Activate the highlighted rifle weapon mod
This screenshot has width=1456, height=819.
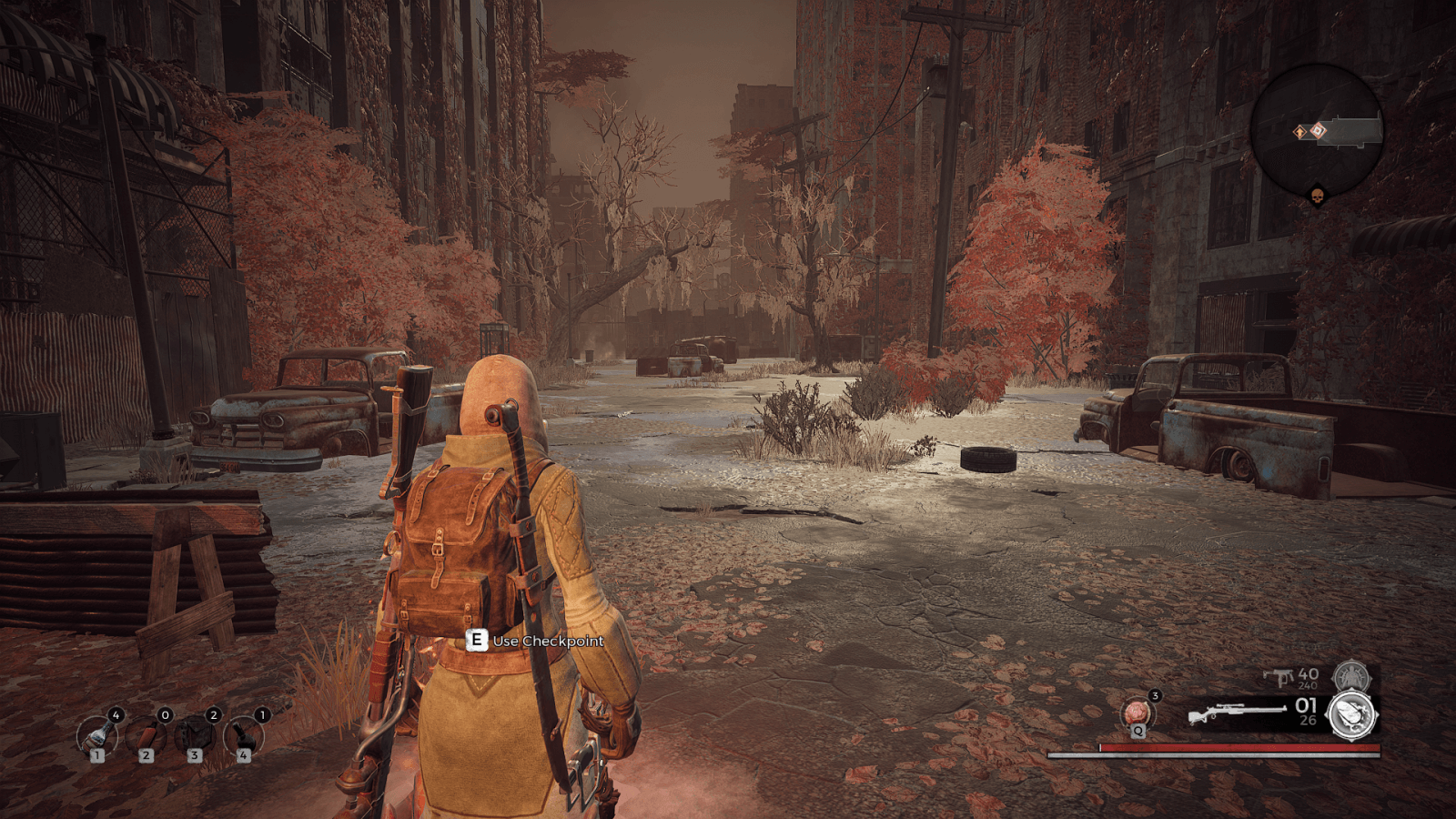coord(1353,714)
